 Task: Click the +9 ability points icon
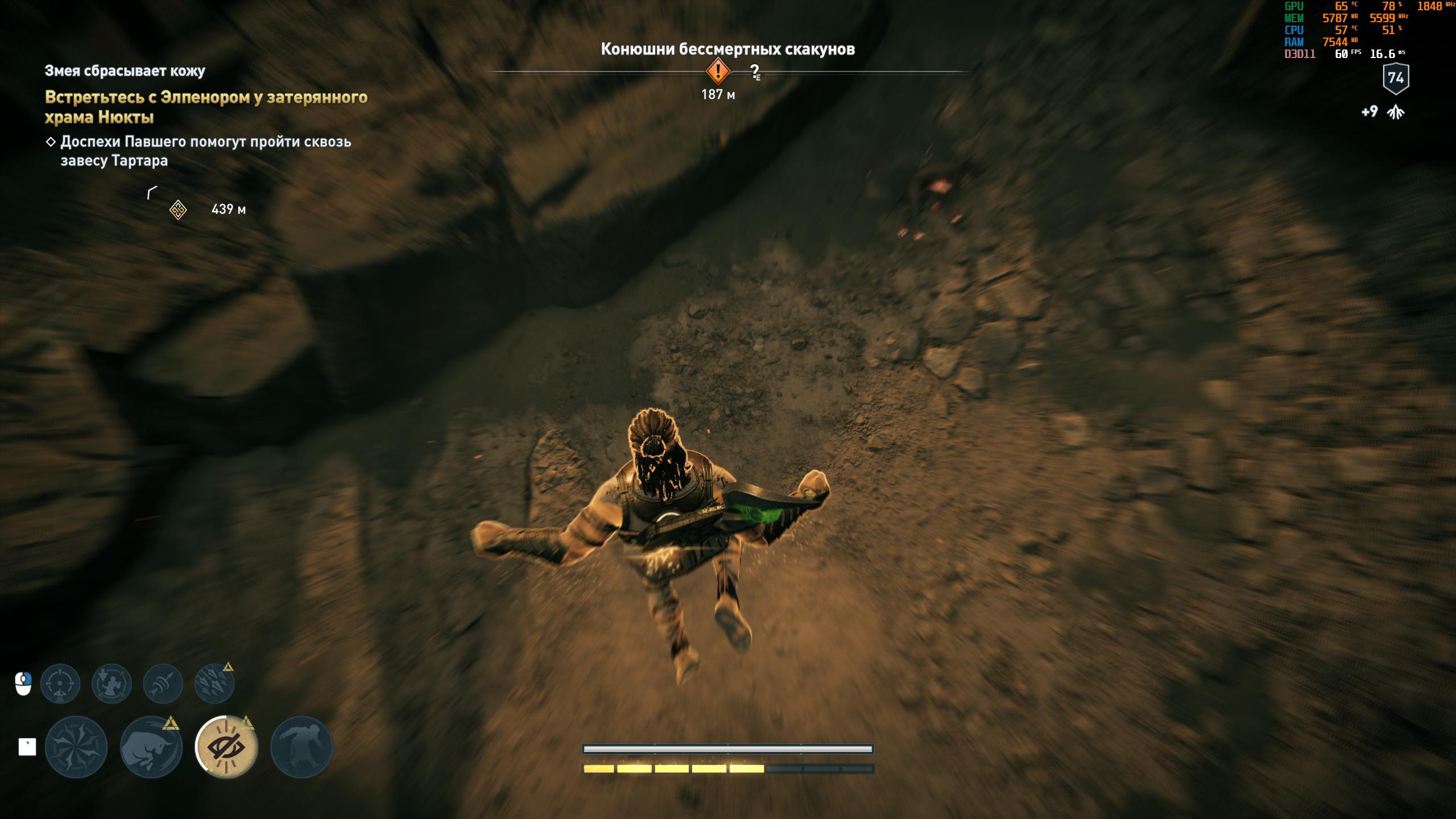click(1395, 112)
